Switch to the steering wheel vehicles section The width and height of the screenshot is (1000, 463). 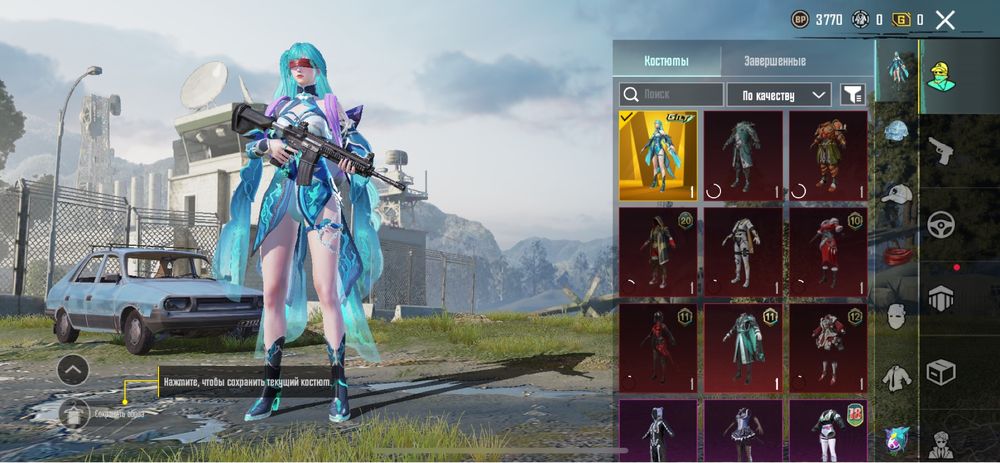[942, 224]
